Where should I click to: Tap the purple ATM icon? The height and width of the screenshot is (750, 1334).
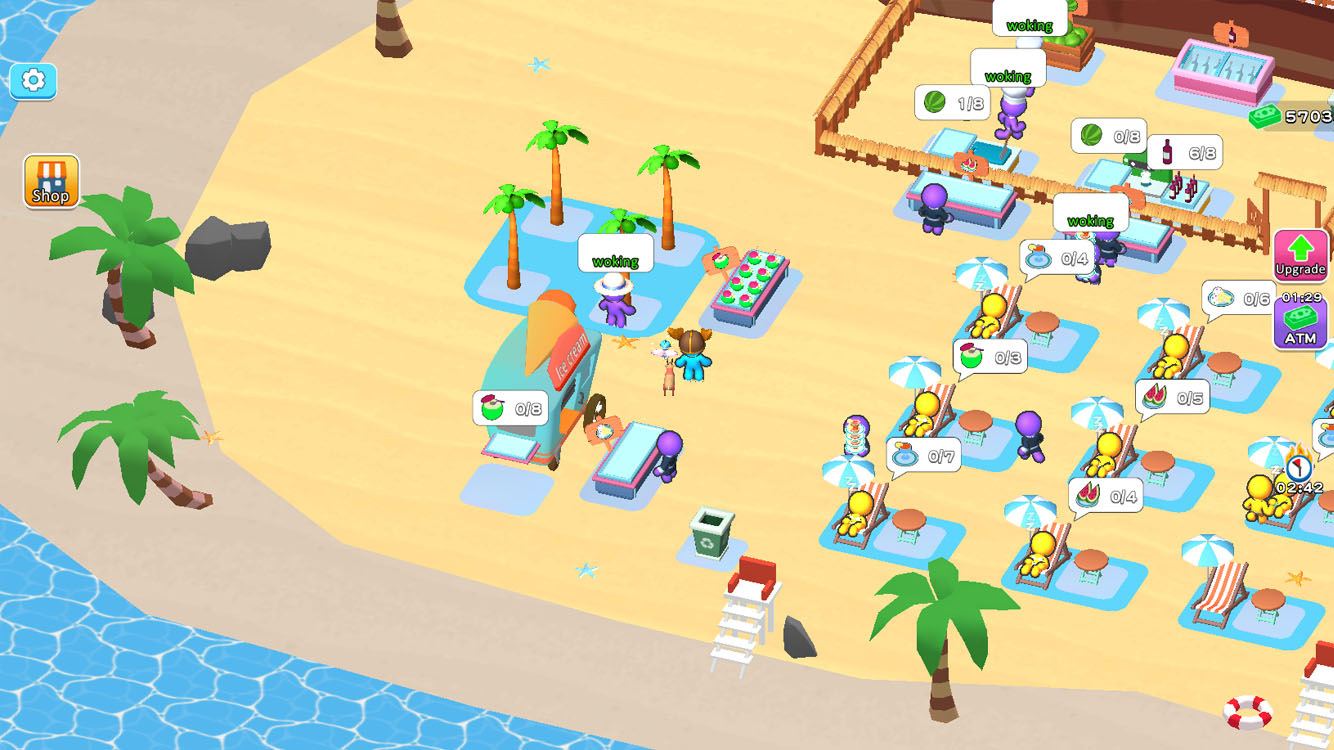1300,320
